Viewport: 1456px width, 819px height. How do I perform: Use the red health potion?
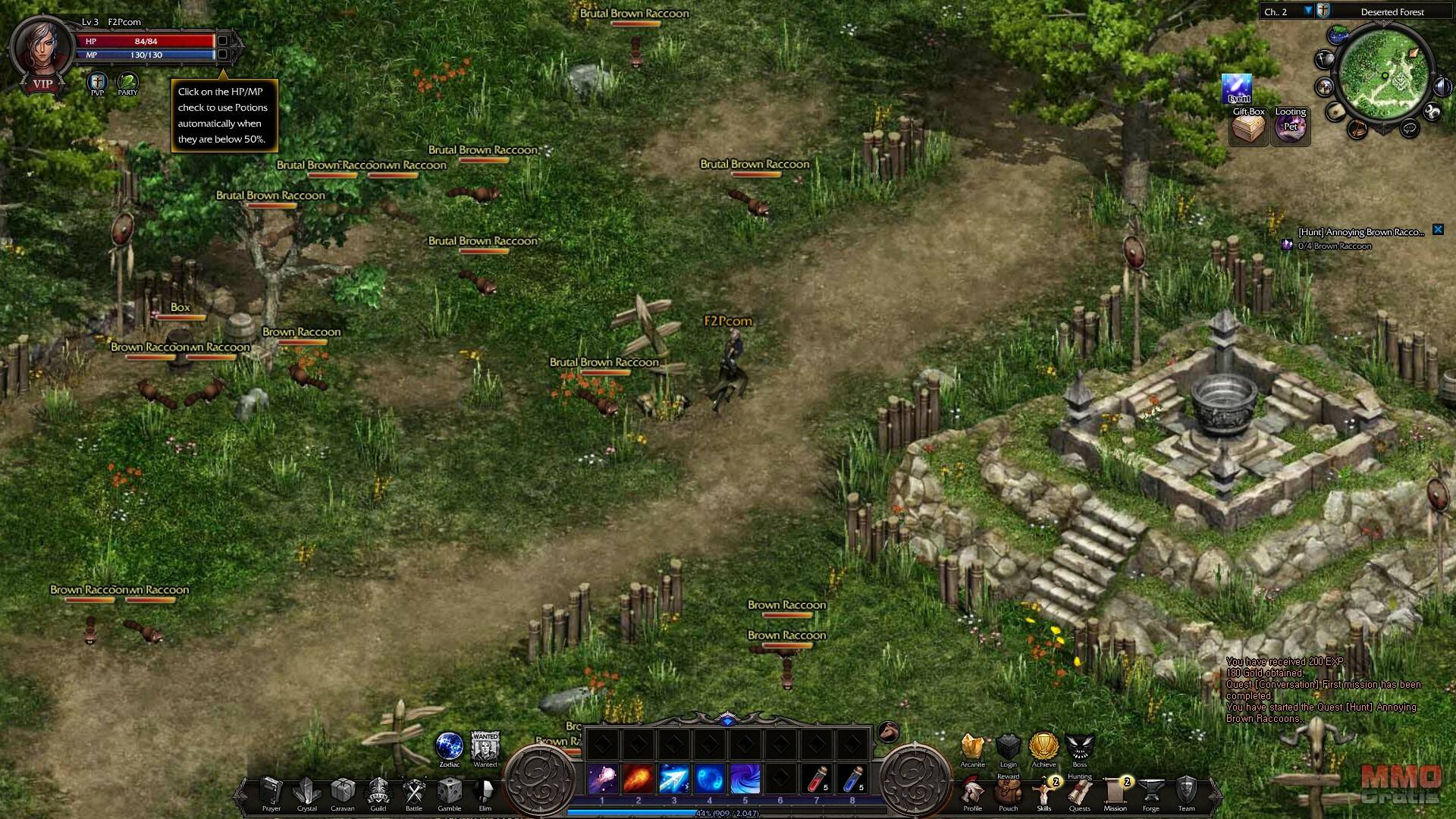point(817,779)
